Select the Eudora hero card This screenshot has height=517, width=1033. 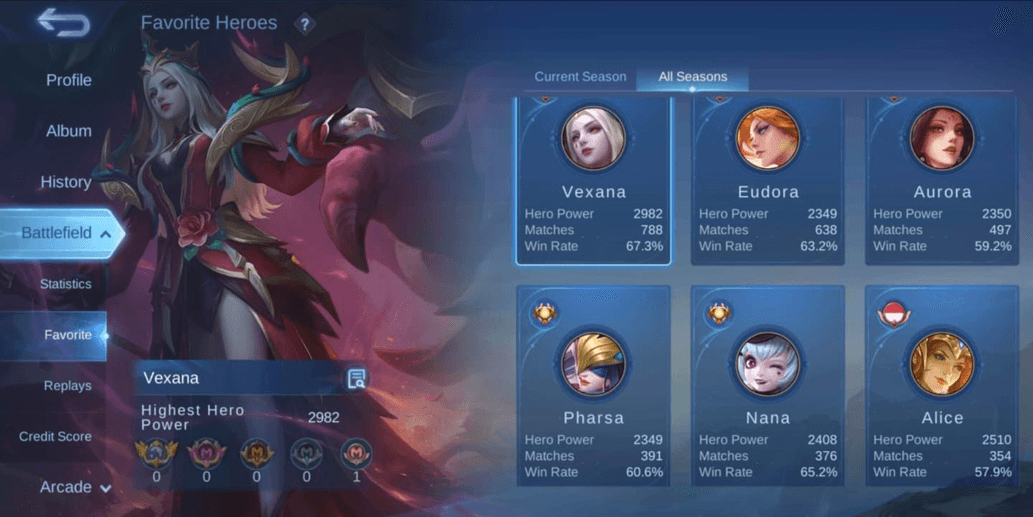click(767, 182)
